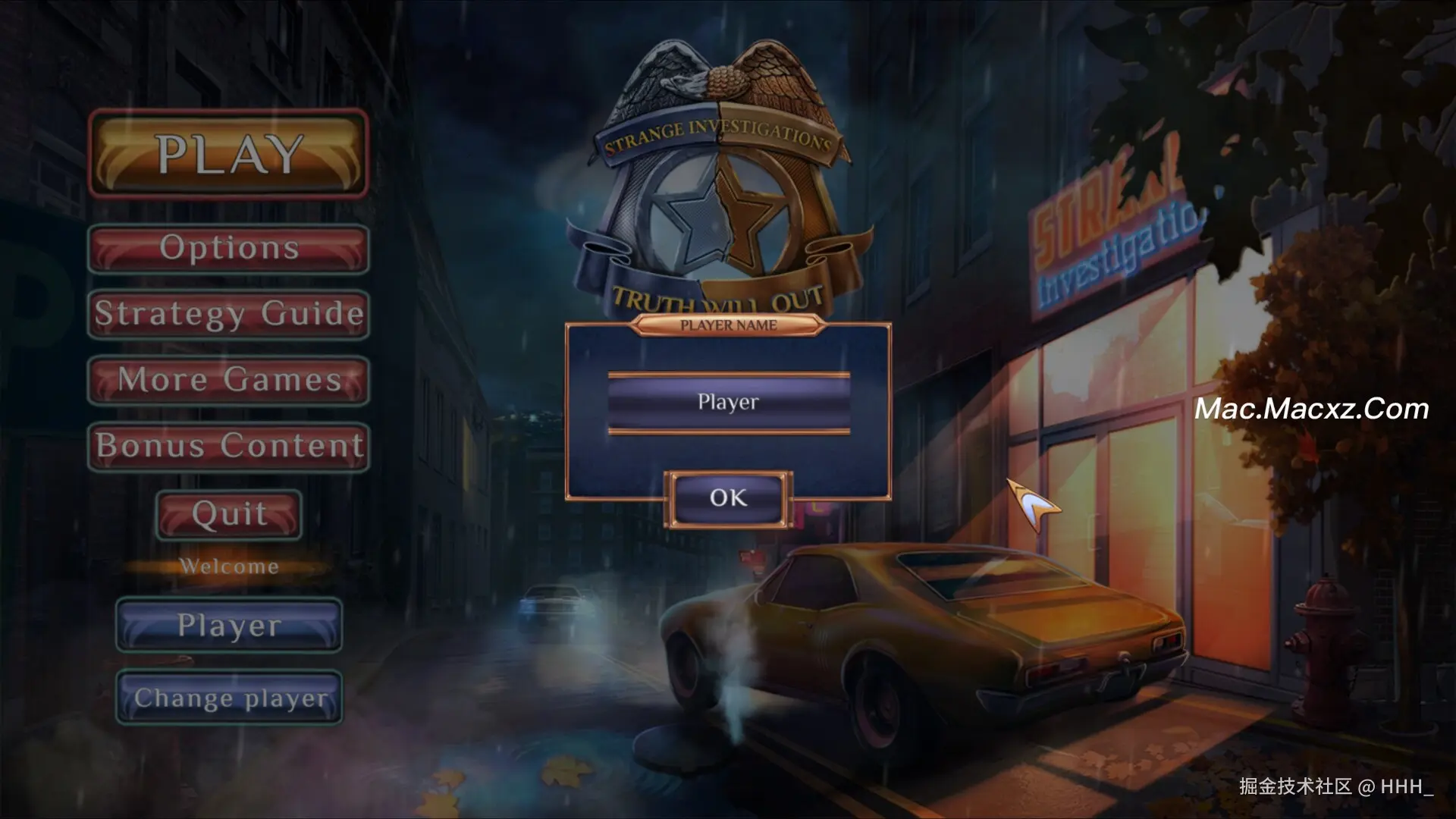Choose the Change player button
Viewport: 1456px width, 819px height.
point(228,698)
